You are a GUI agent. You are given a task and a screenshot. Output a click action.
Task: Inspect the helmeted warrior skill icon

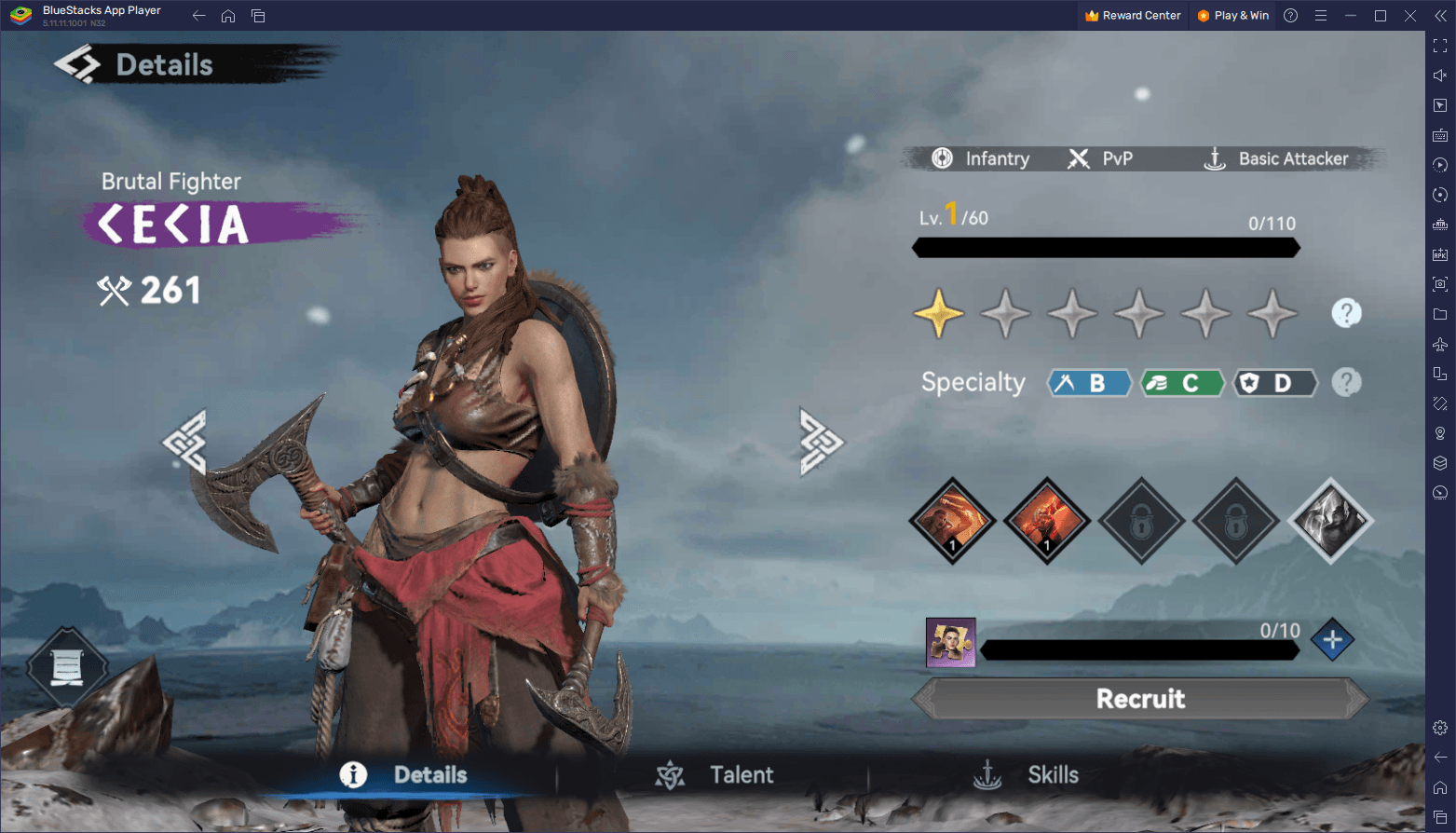tap(1330, 521)
